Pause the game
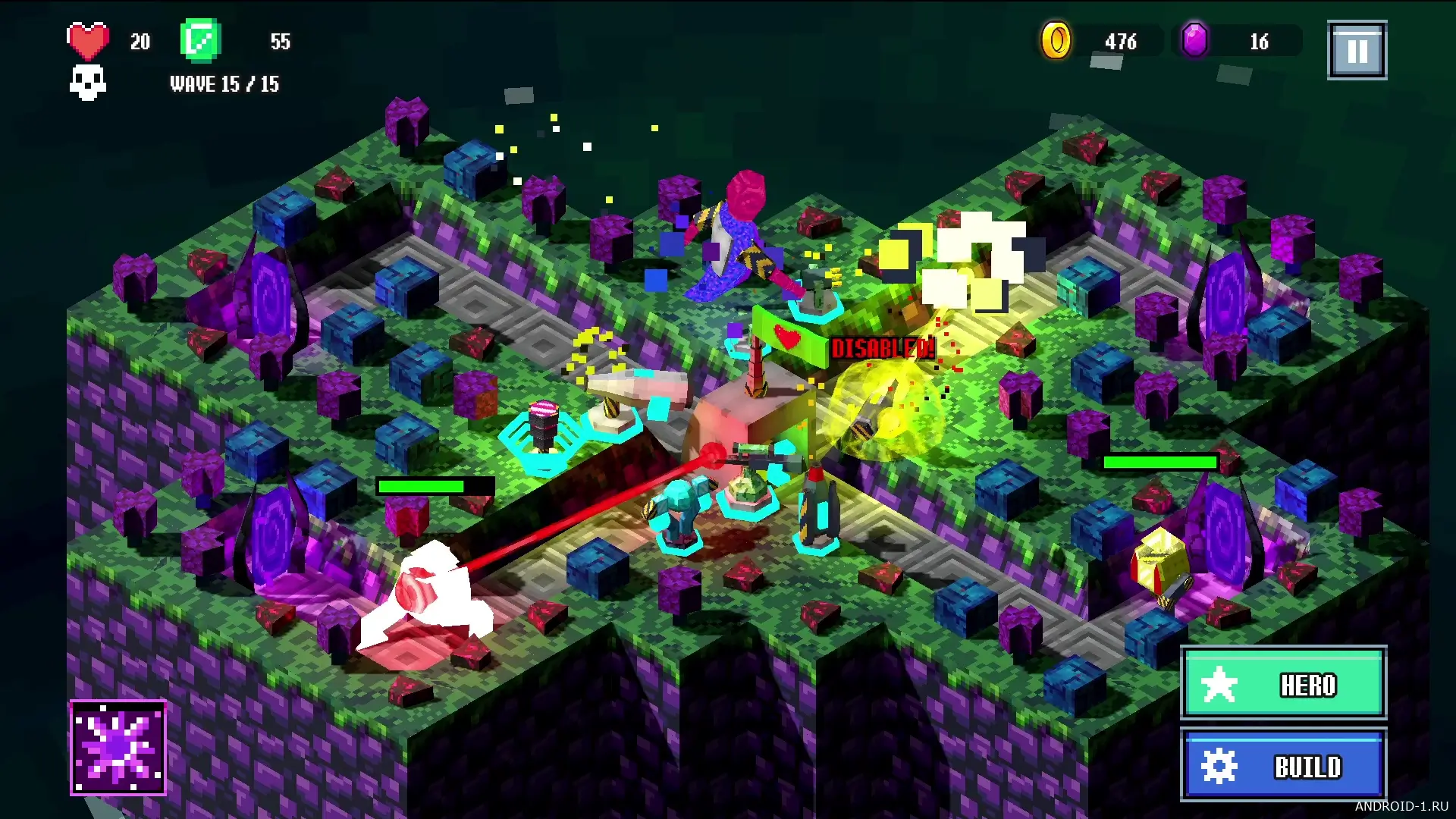The width and height of the screenshot is (1456, 819). click(1357, 51)
